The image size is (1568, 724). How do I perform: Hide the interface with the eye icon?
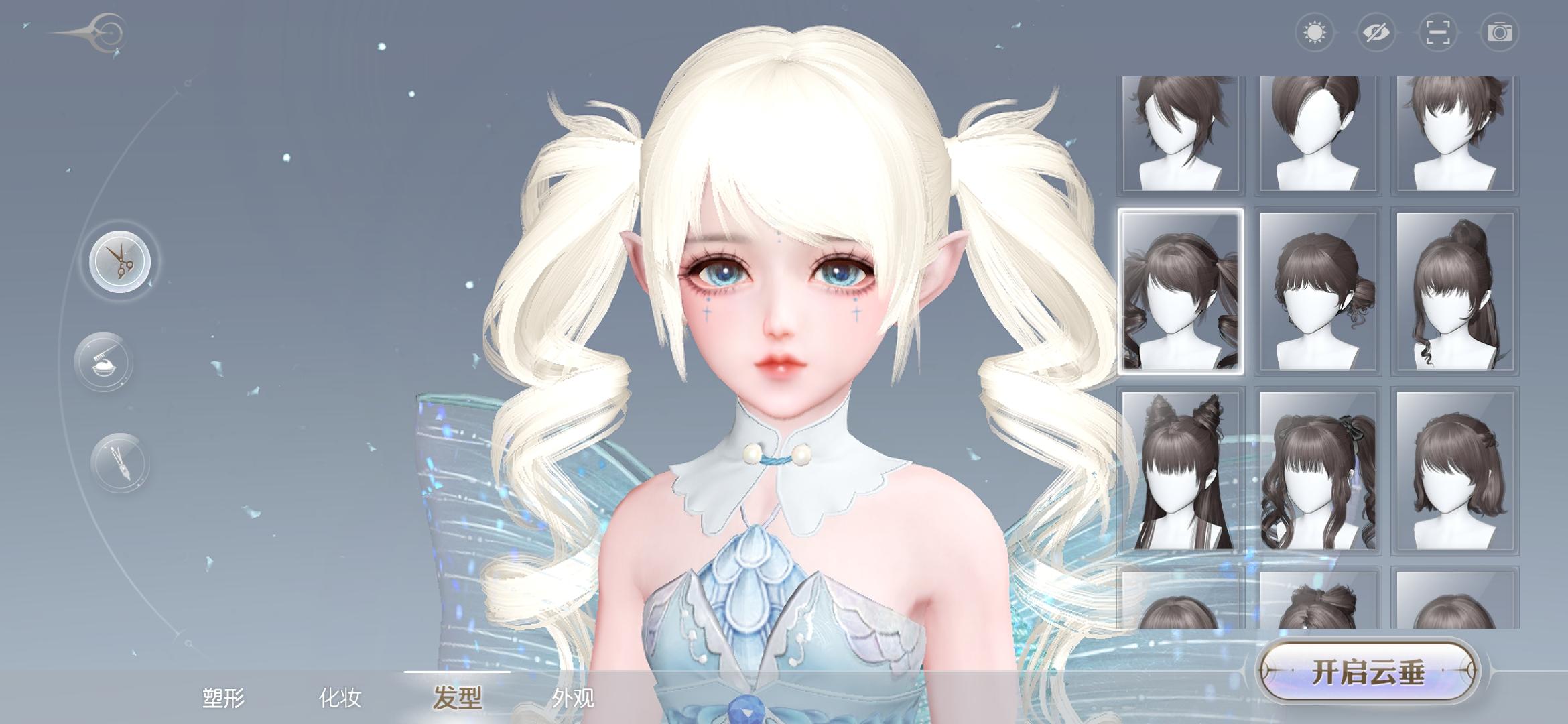pyautogui.click(x=1376, y=30)
